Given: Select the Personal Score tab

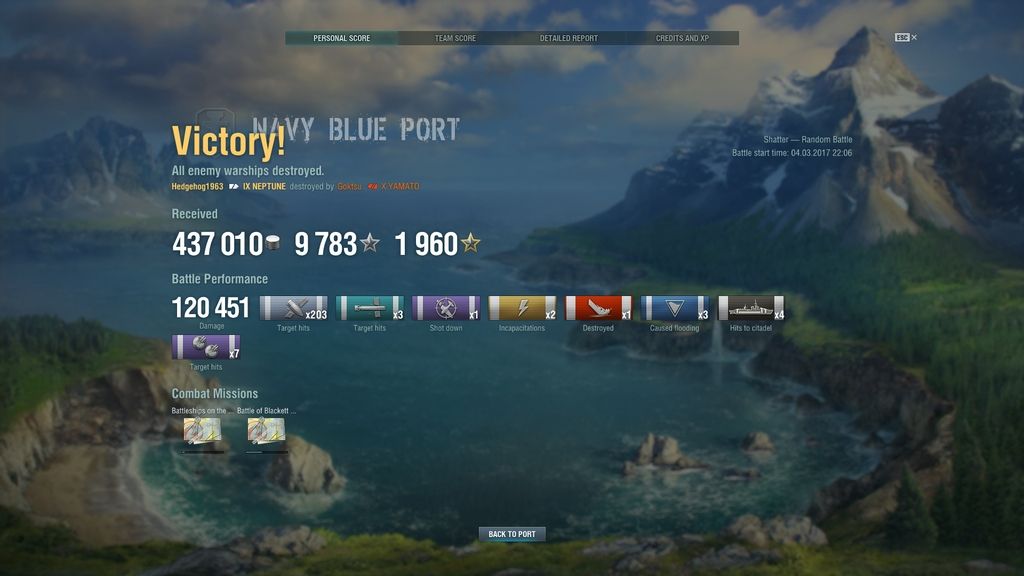Looking at the screenshot, I should 342,38.
